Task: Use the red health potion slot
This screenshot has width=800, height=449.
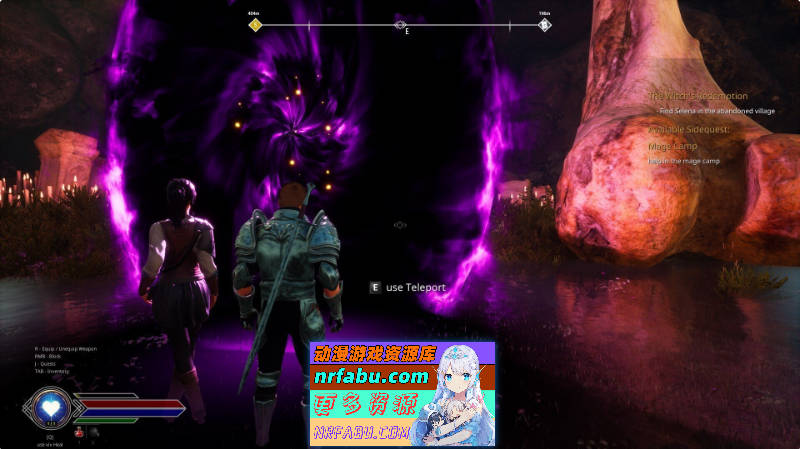Action: 78,432
